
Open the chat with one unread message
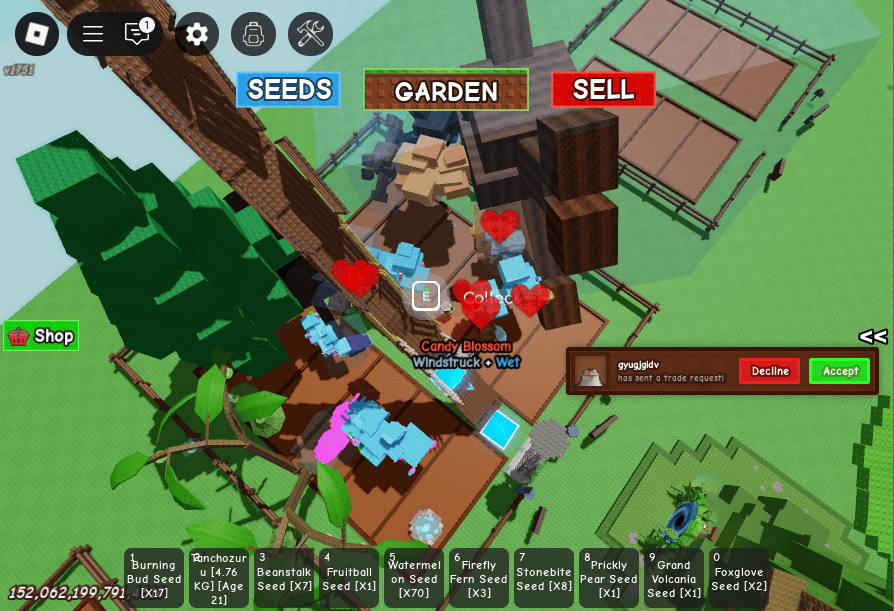click(x=137, y=34)
